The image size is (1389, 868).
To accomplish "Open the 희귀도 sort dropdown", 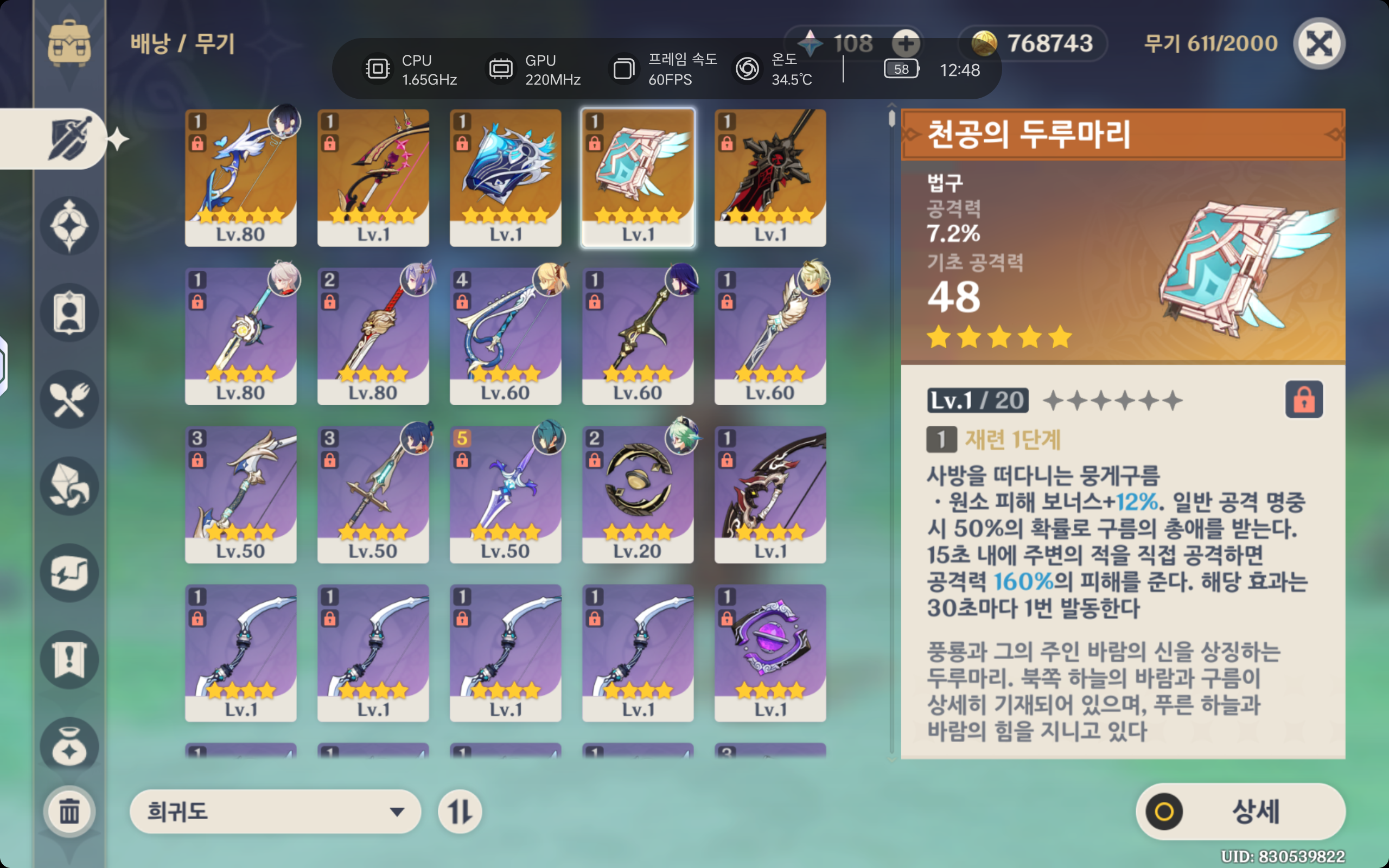I will (275, 811).
